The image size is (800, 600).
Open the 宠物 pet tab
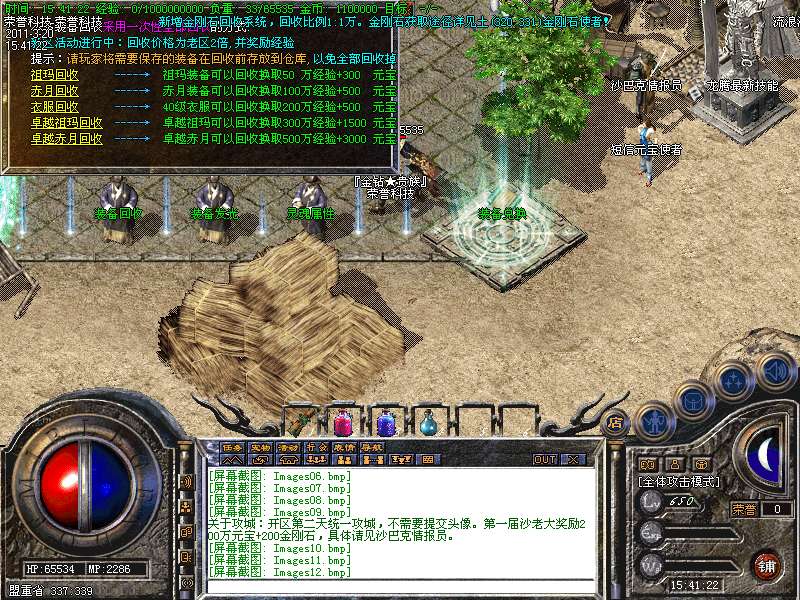260,447
